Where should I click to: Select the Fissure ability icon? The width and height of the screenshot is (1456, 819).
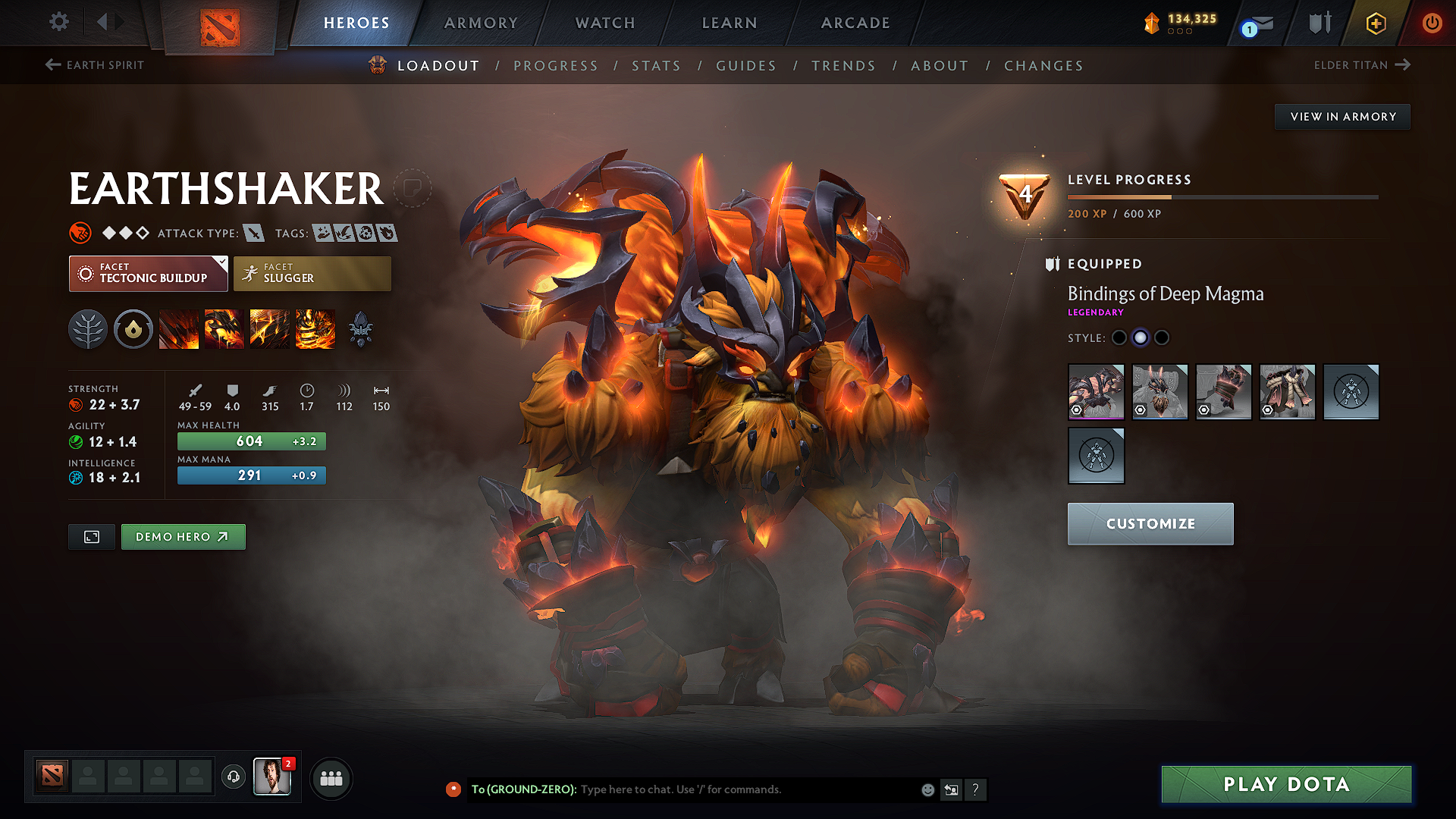point(179,328)
